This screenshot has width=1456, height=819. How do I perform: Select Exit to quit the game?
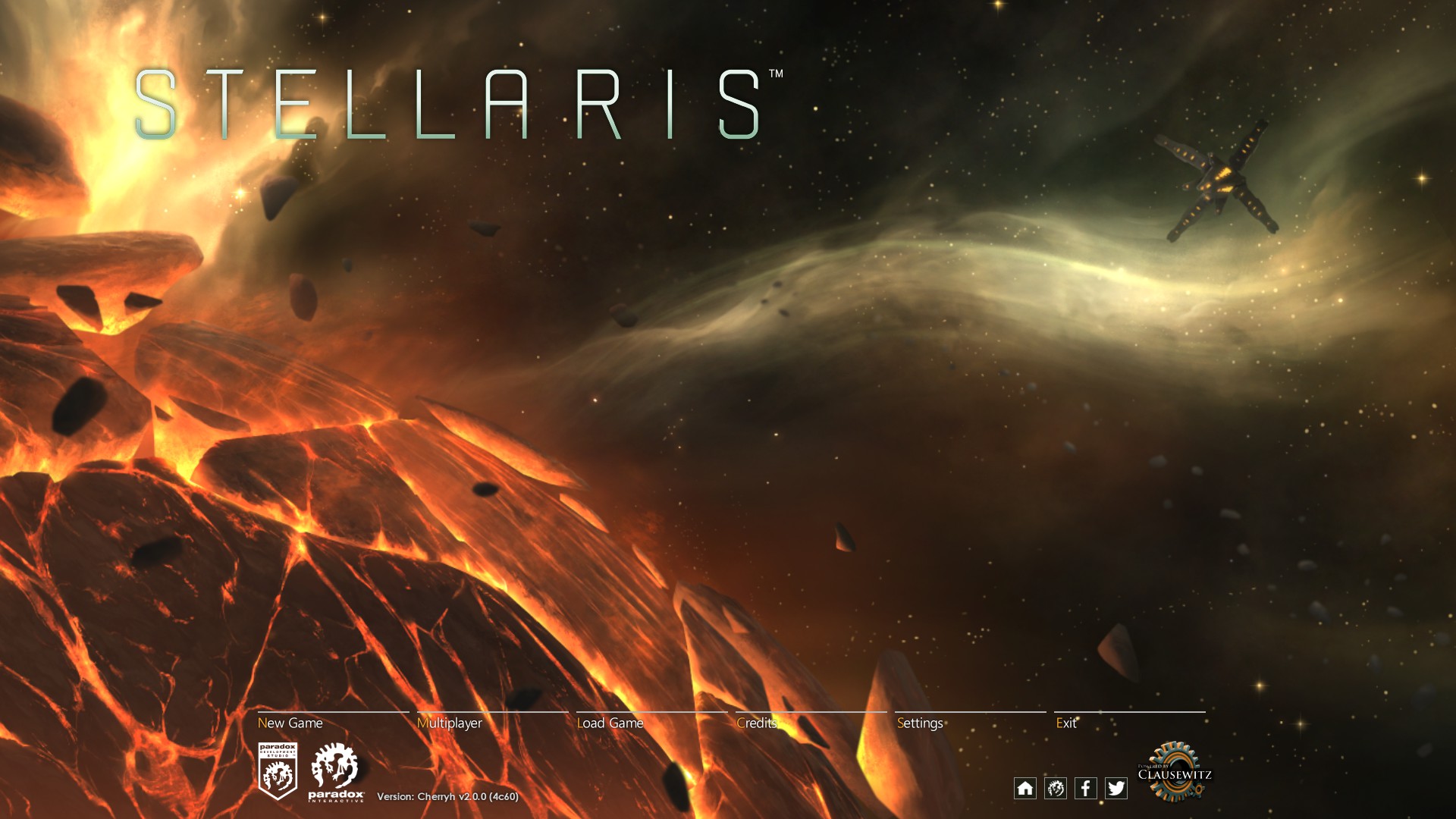click(1068, 723)
